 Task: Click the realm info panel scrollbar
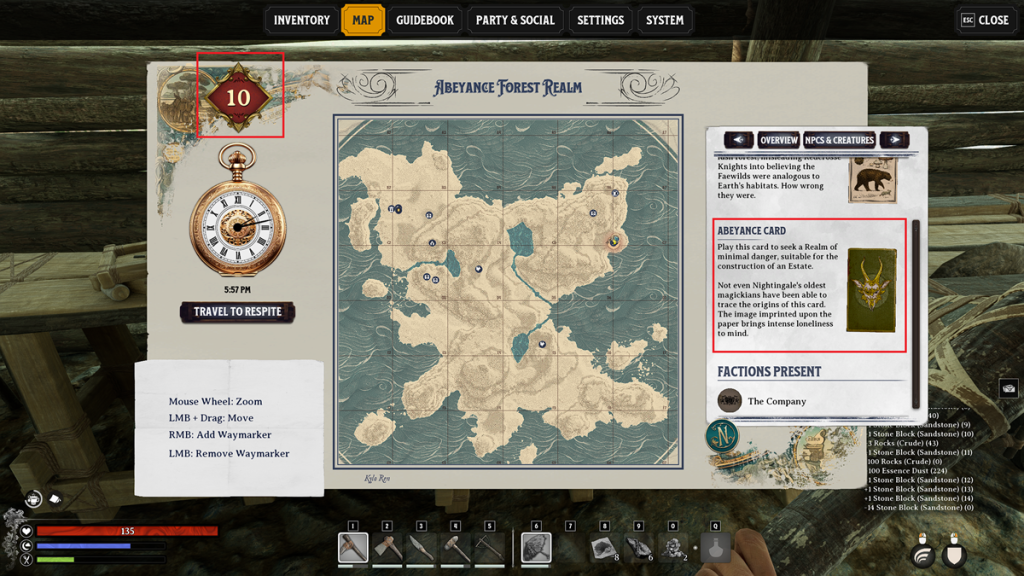pyautogui.click(x=916, y=300)
